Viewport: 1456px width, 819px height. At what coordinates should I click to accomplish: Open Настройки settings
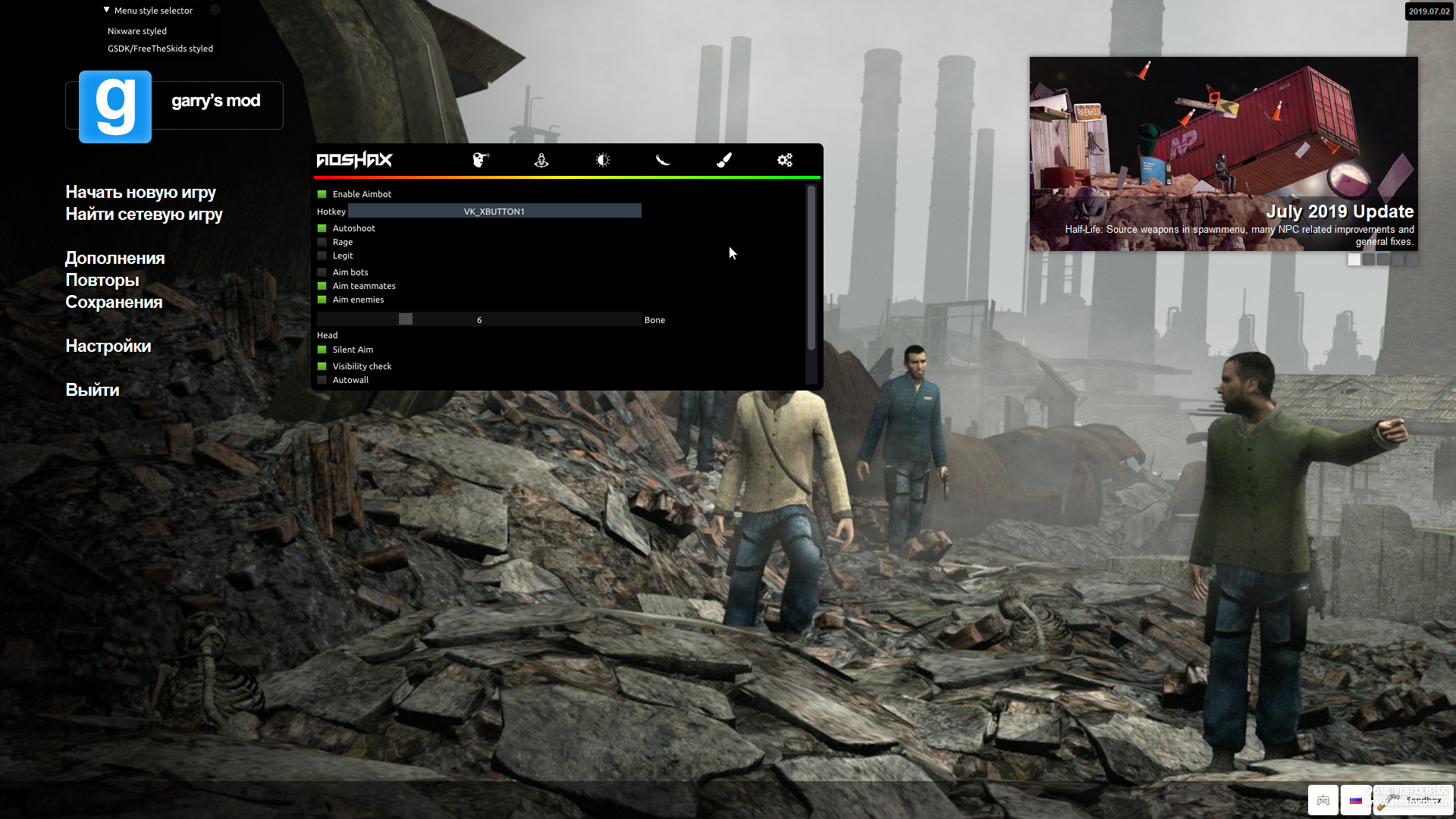(x=108, y=346)
